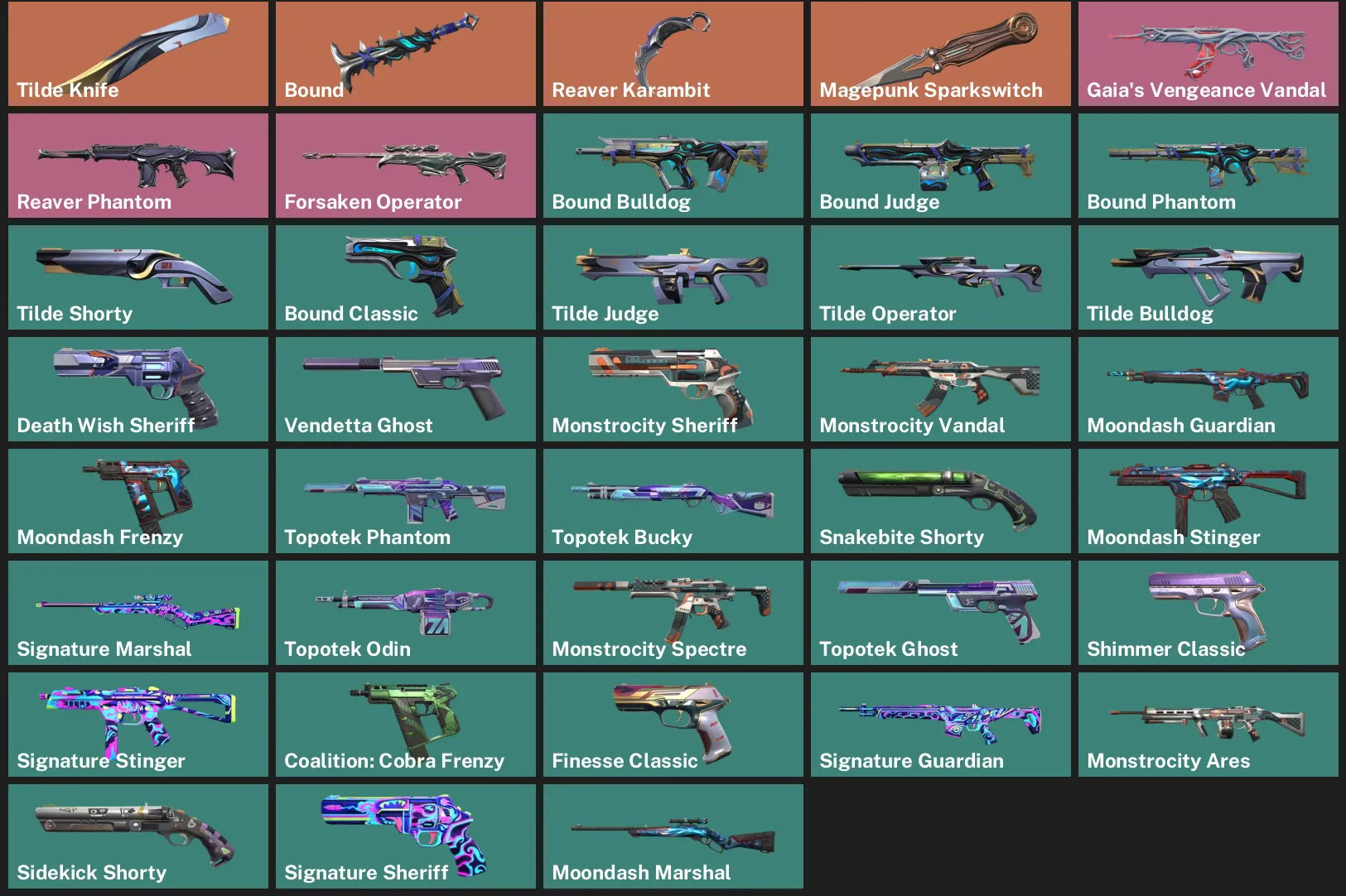The height and width of the screenshot is (896, 1346).
Task: Select the Shimmer Classic skin
Action: [1208, 612]
